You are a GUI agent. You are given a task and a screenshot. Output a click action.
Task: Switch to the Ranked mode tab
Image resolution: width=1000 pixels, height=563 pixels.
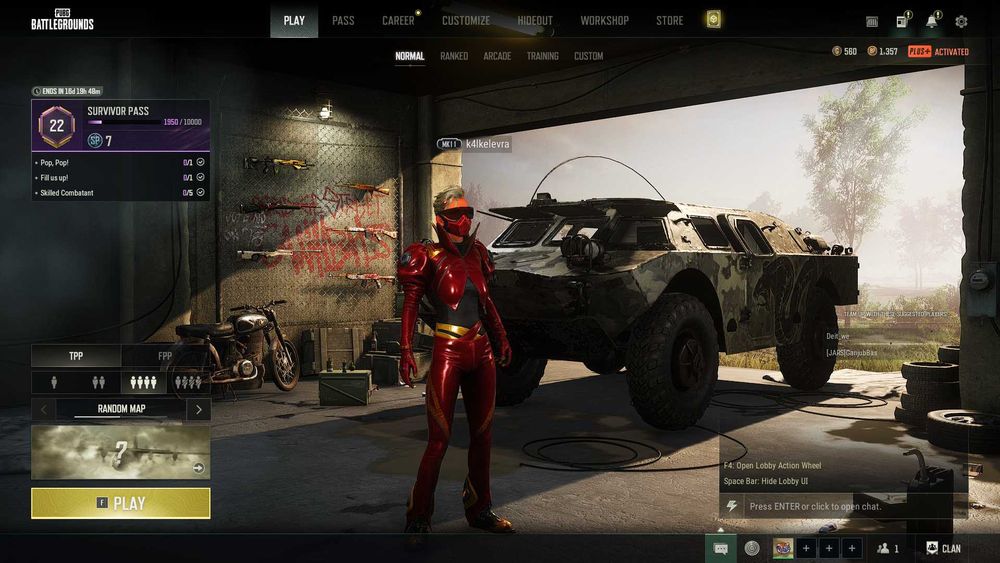pos(454,56)
